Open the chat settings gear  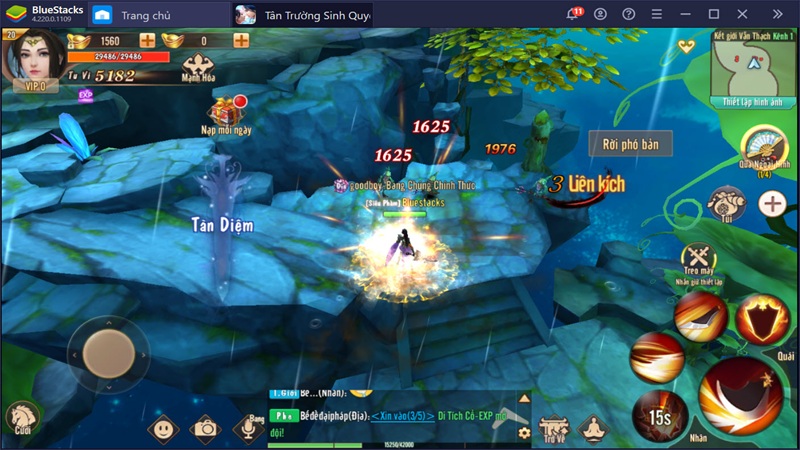[x=523, y=433]
